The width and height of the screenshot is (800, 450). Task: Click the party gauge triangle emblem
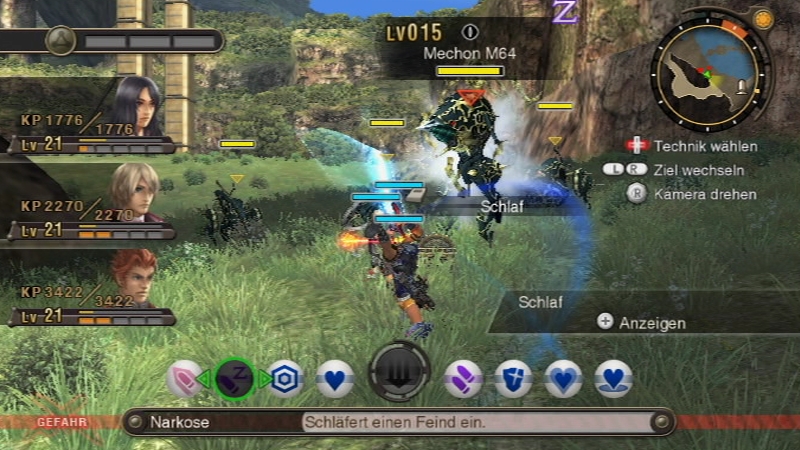(62, 41)
